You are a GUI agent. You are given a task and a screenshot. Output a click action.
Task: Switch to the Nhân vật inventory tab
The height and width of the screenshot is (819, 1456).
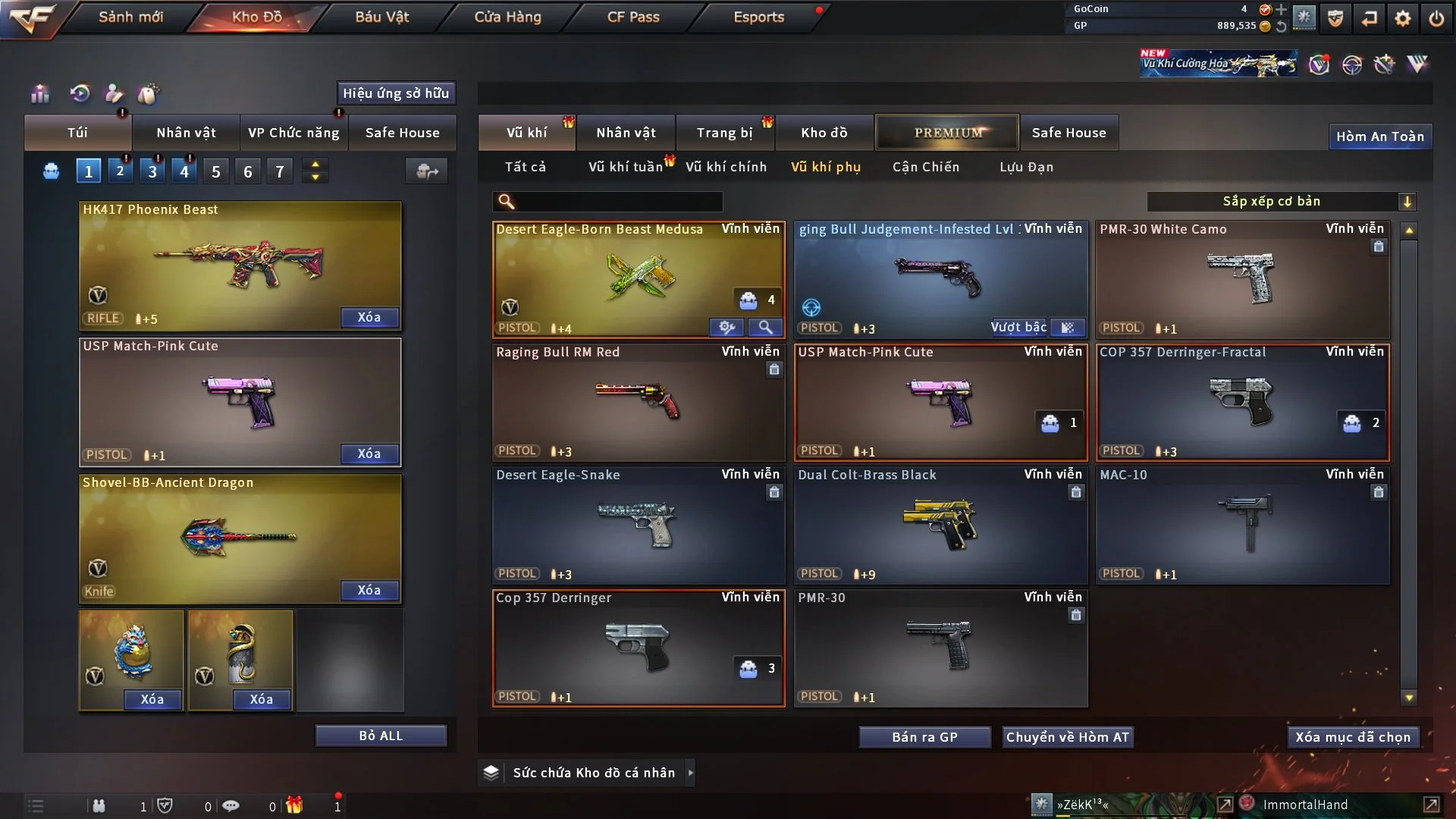pyautogui.click(x=626, y=133)
